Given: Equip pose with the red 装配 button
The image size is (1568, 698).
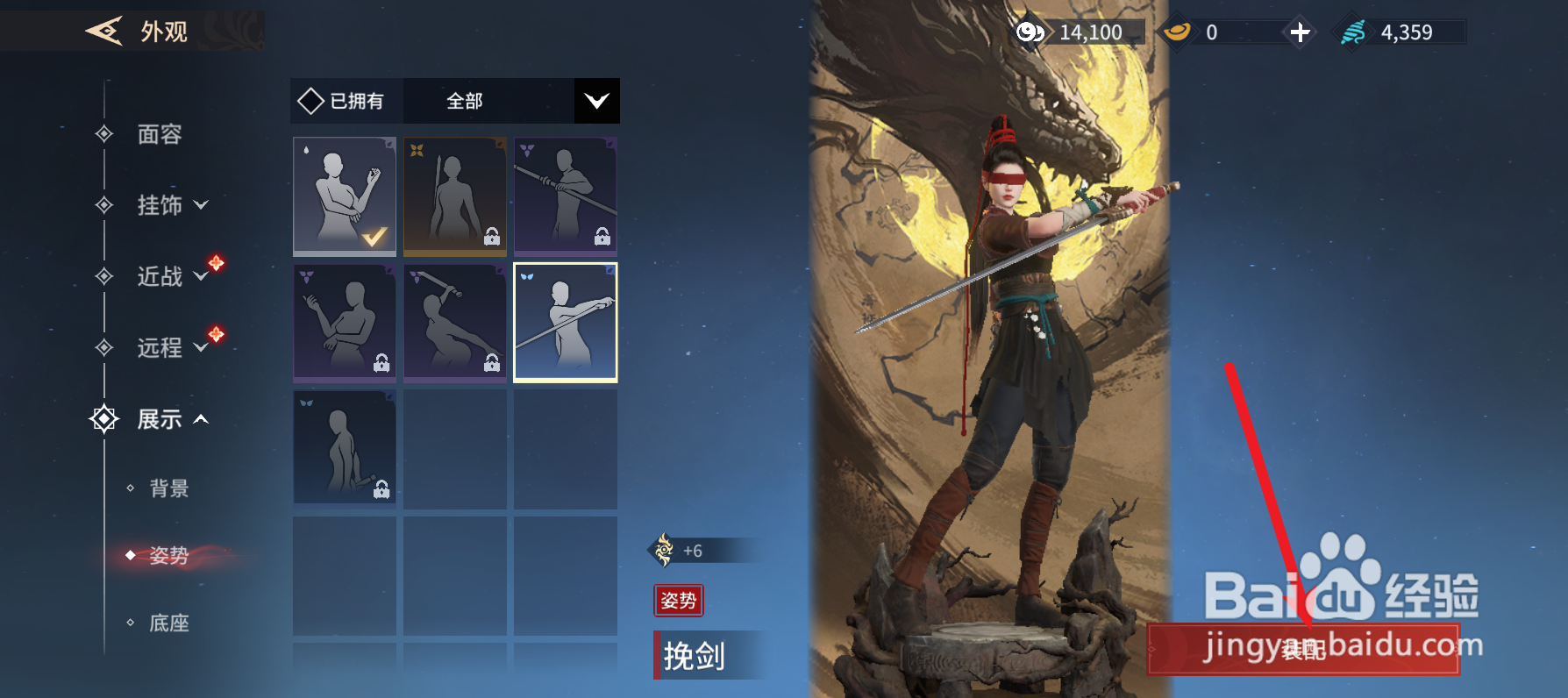Looking at the screenshot, I should coord(1303,649).
